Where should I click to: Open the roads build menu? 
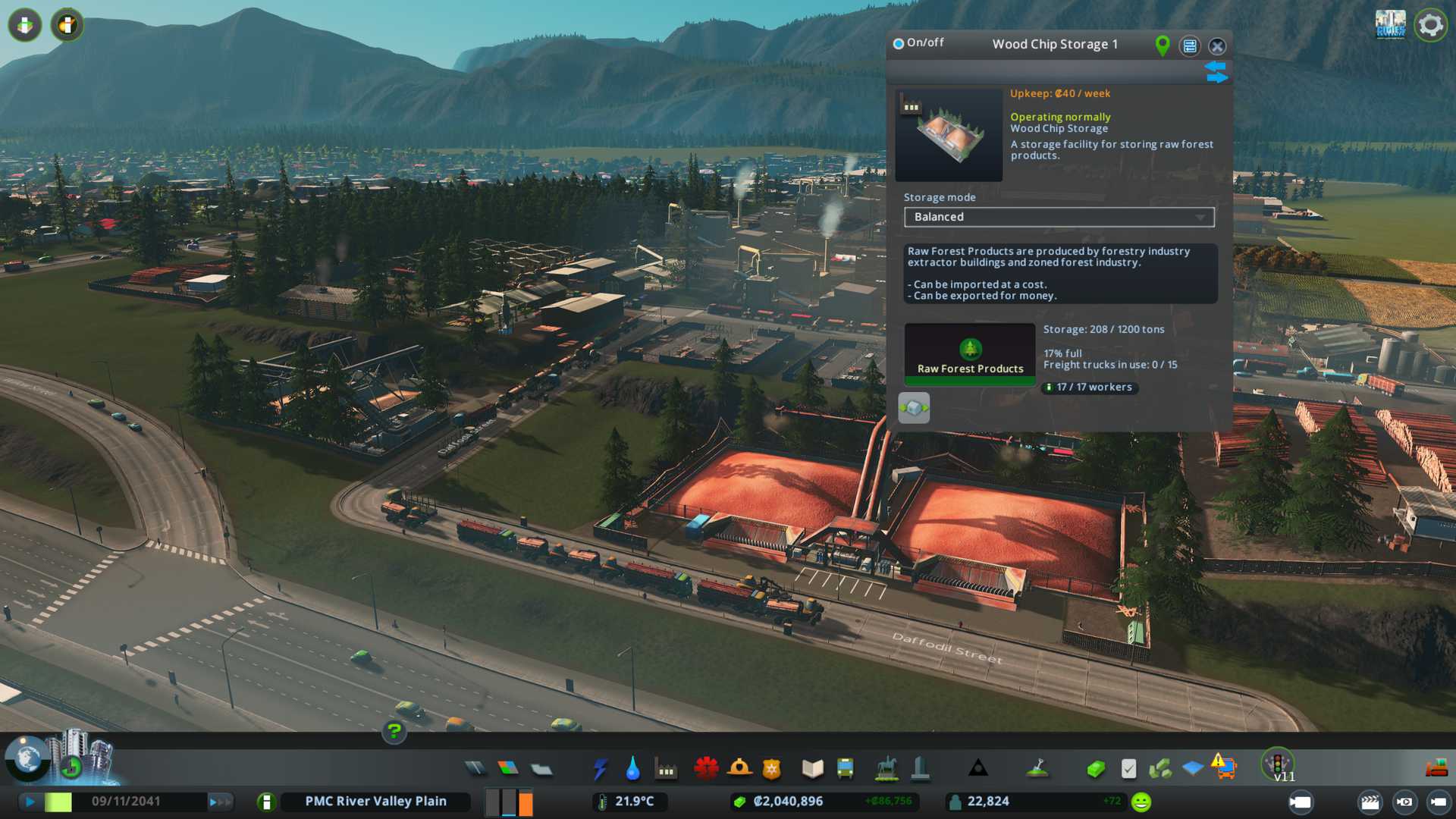tap(475, 769)
